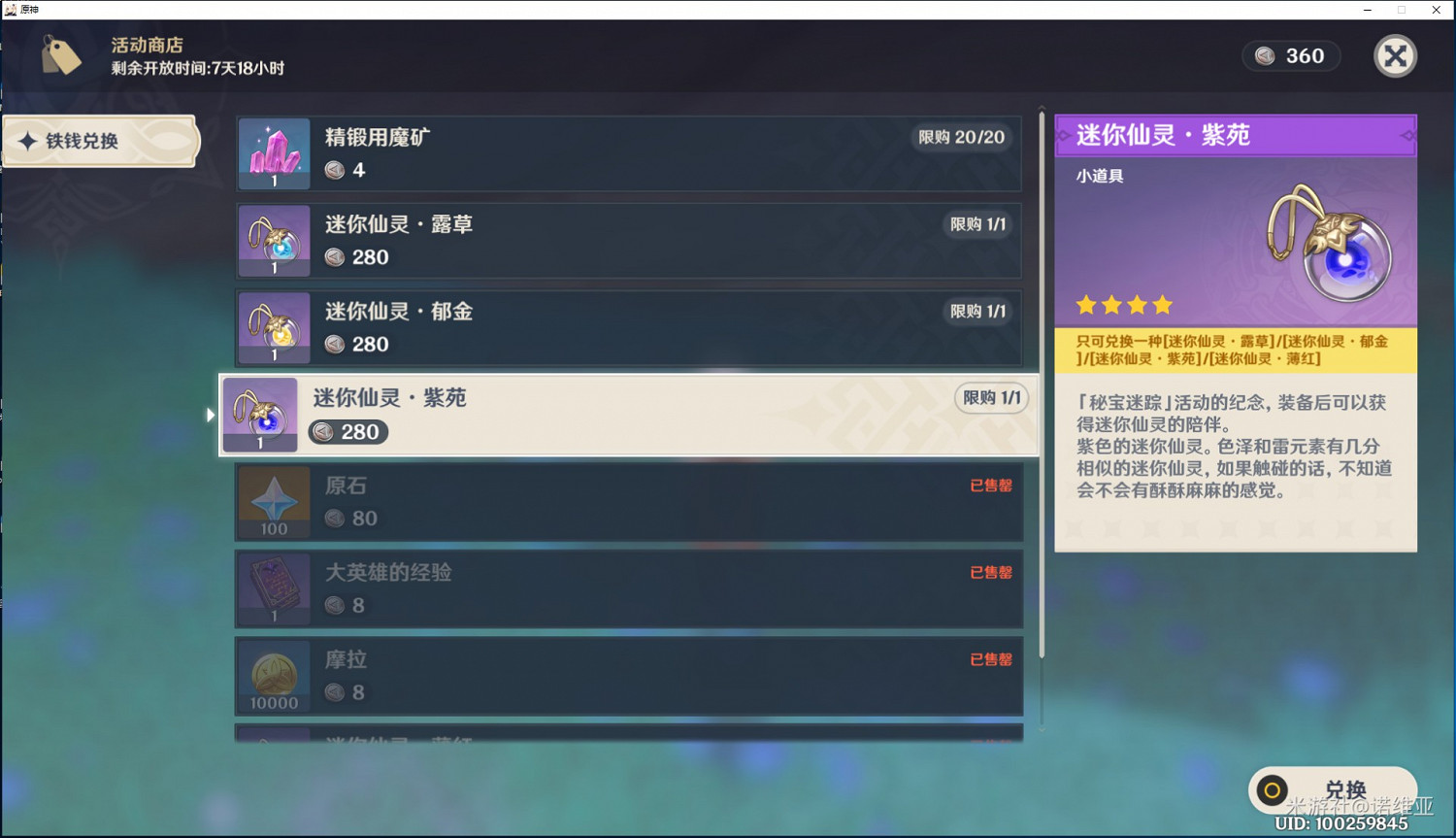Click the 迷你仙灵·紫苑 pendant icon

[x=259, y=414]
